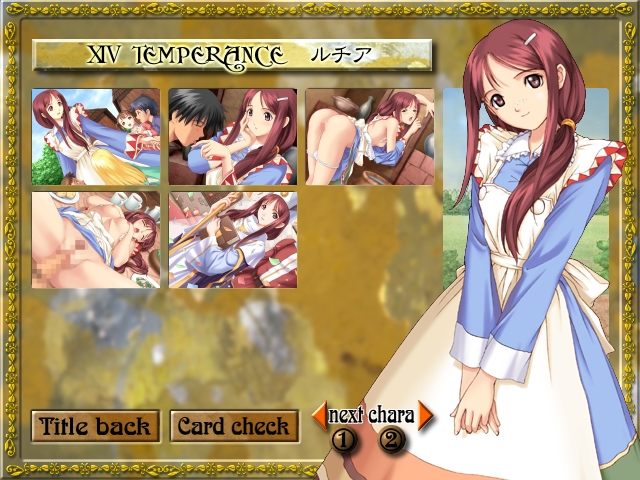Advance to next character with right arrow

[425, 414]
